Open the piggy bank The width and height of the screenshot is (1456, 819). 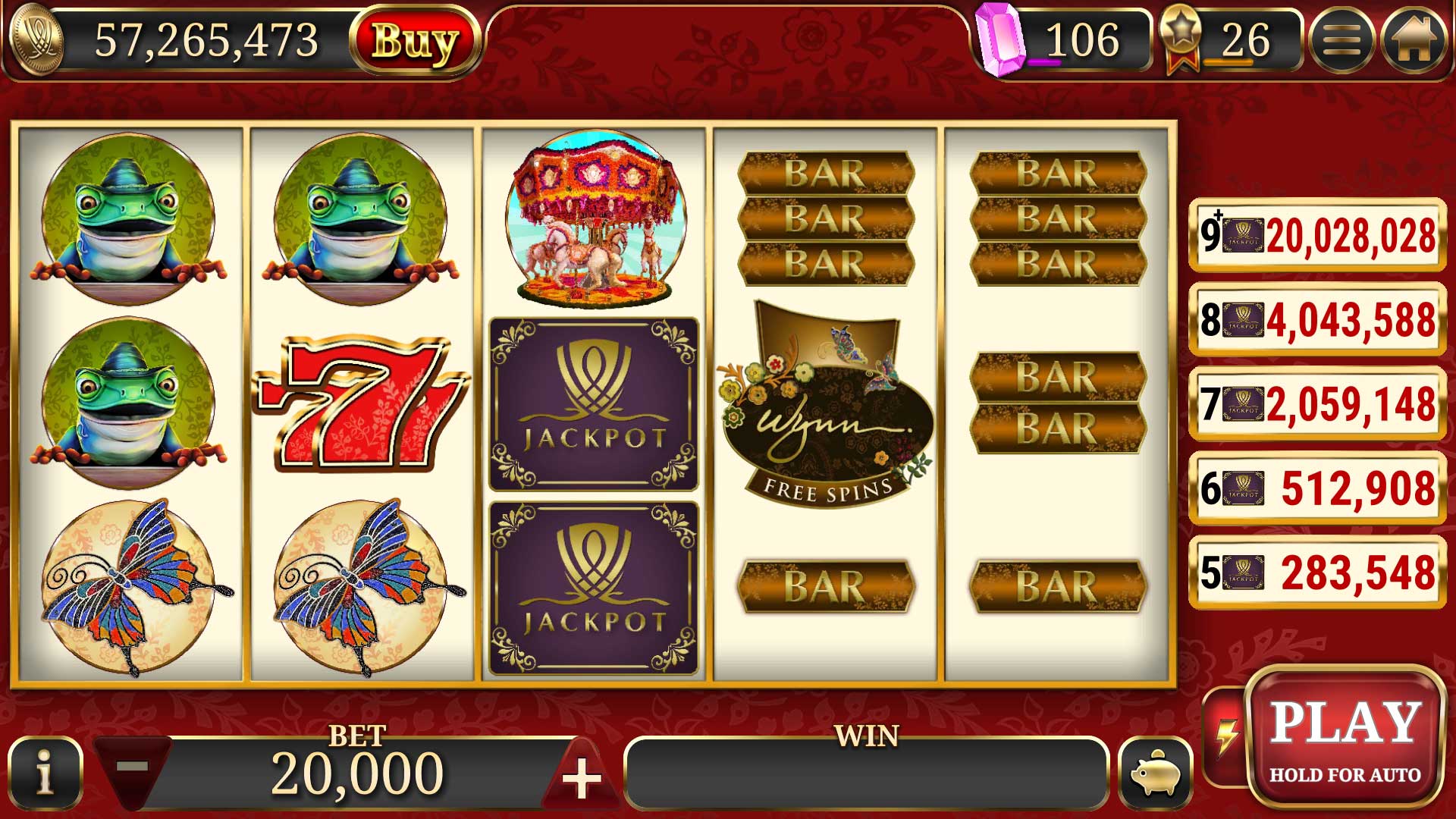coord(1155,774)
